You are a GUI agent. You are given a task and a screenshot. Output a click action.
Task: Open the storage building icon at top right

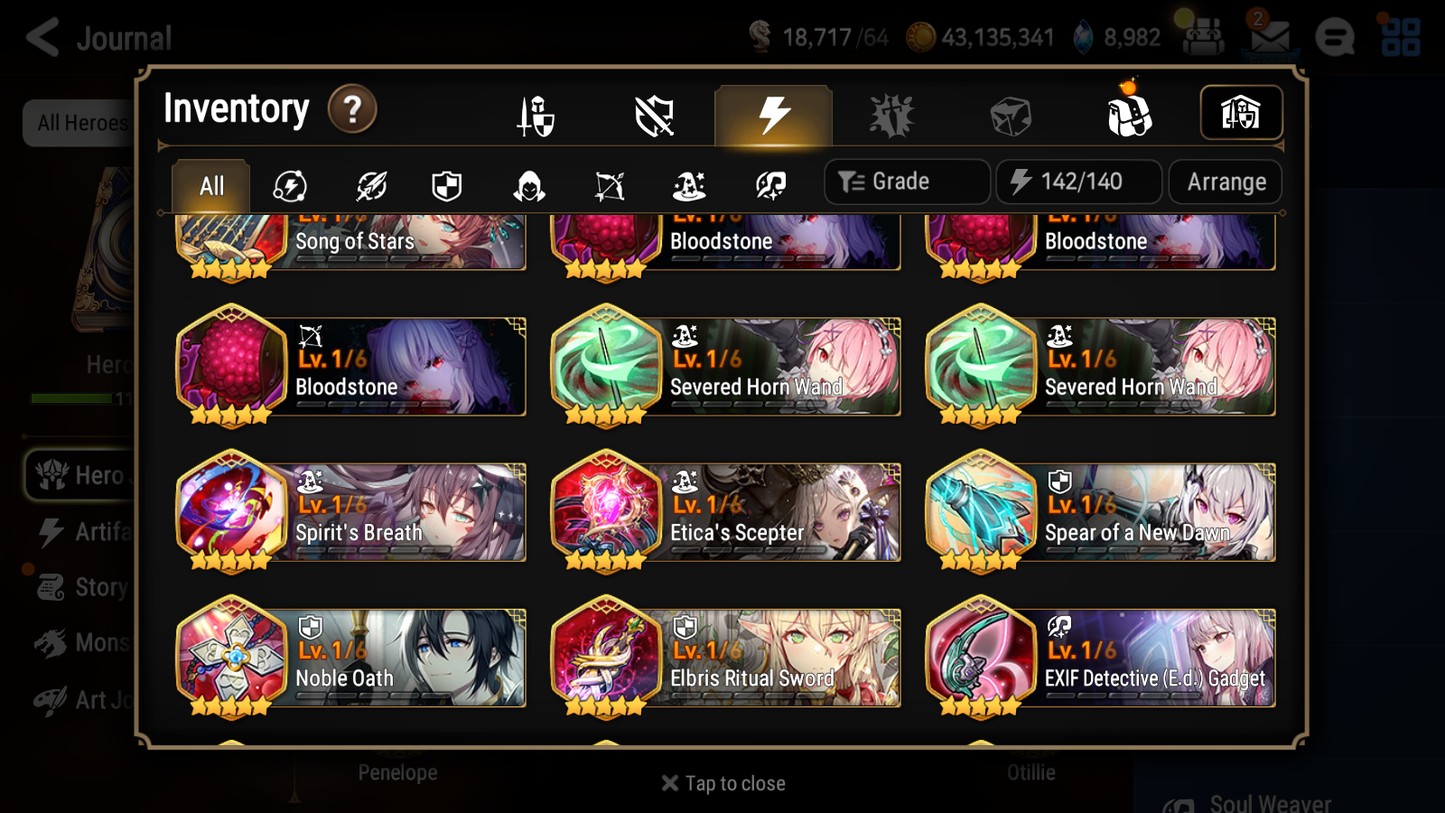[1241, 113]
